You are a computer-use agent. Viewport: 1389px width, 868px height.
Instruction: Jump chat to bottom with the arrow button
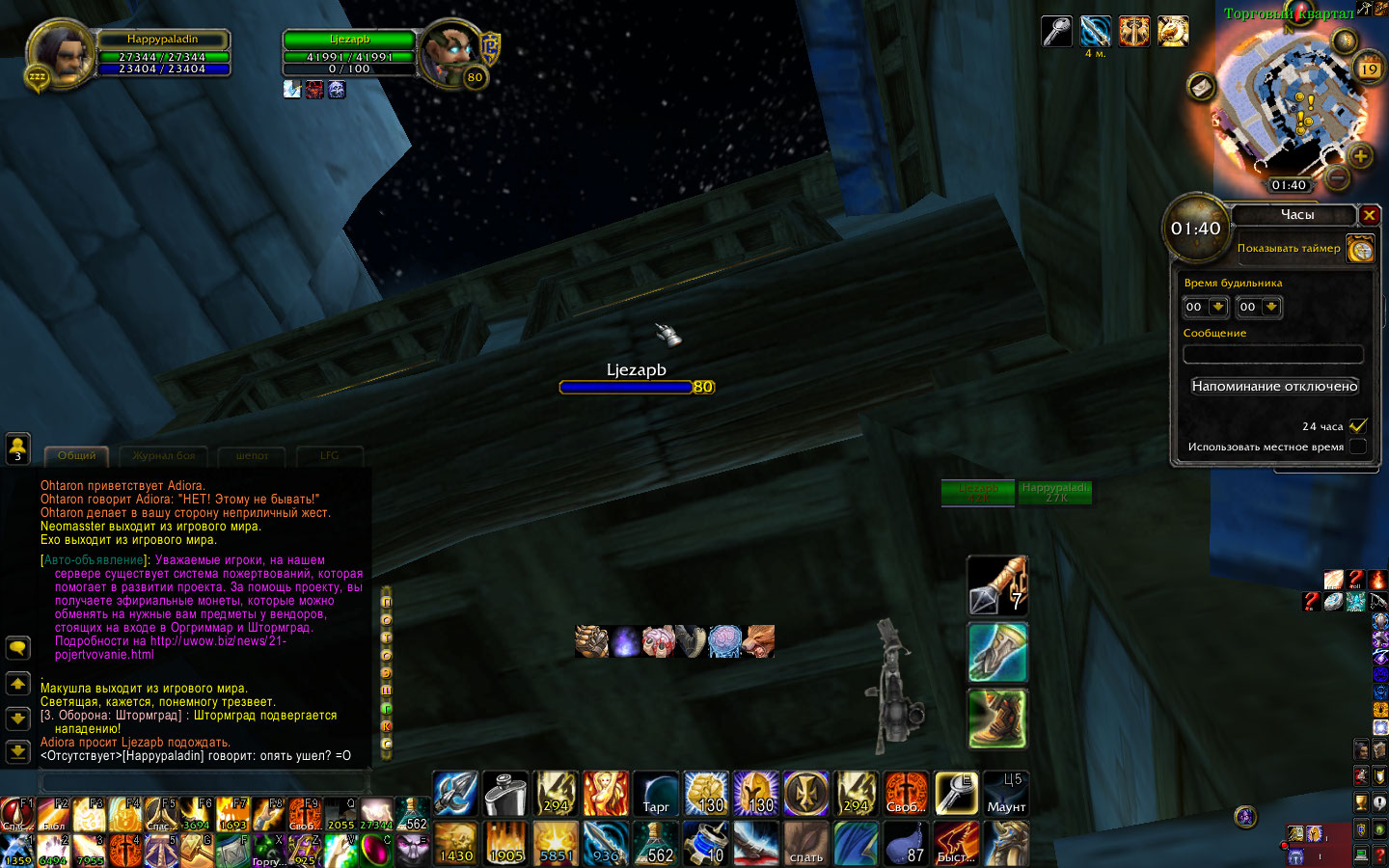tap(18, 751)
